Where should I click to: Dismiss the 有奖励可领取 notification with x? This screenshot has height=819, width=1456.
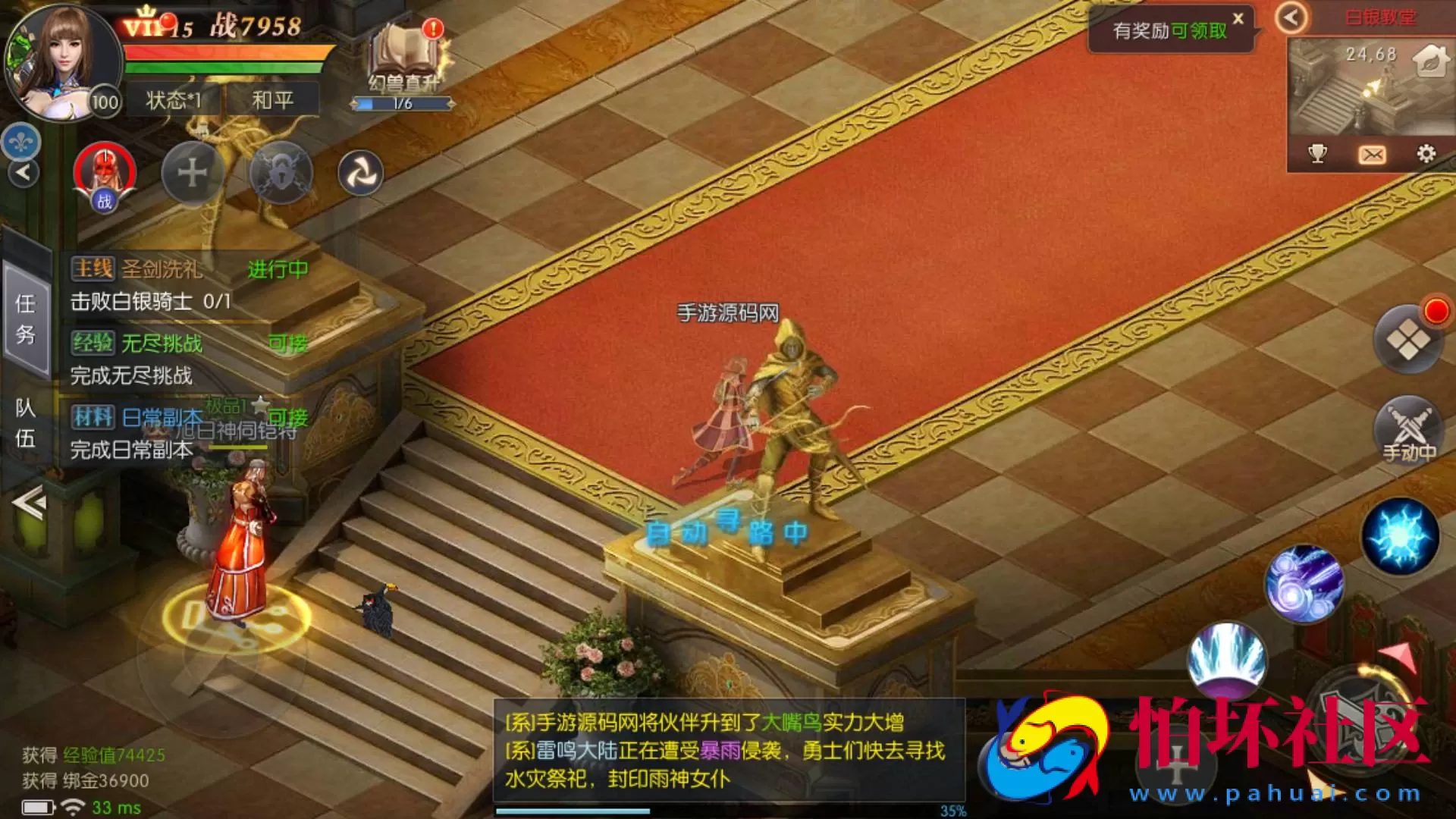point(1237,20)
